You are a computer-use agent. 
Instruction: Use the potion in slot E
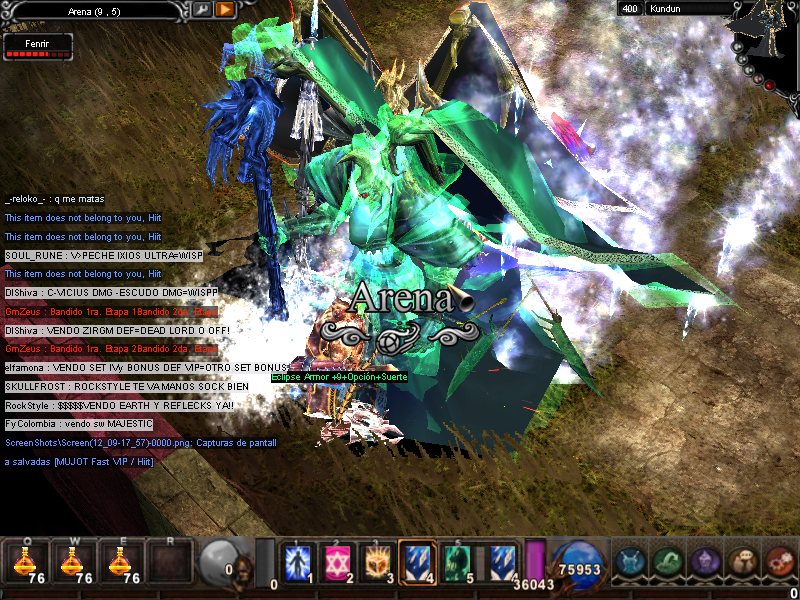pos(122,562)
